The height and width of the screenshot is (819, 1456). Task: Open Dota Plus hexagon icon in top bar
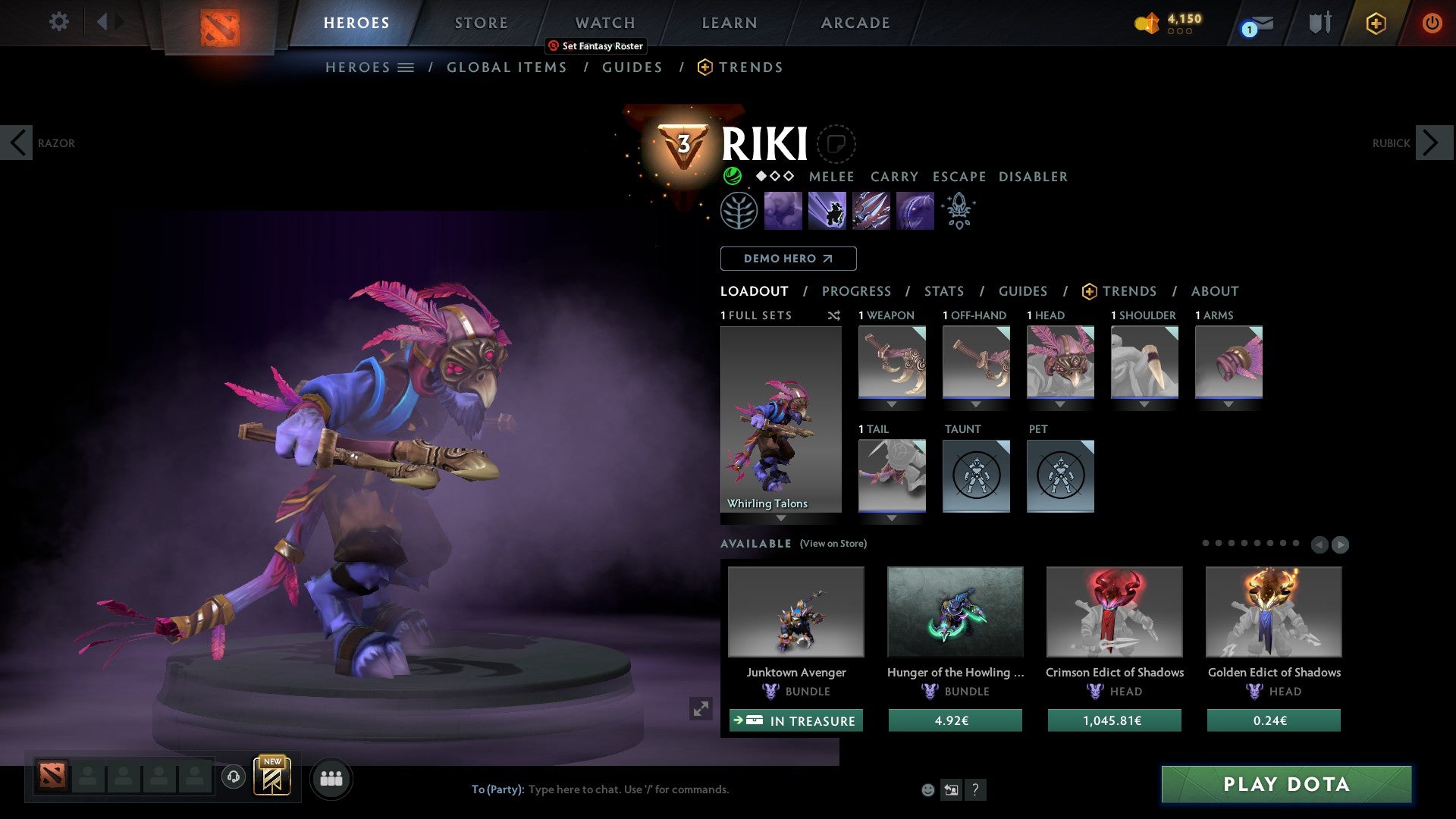pos(1376,24)
